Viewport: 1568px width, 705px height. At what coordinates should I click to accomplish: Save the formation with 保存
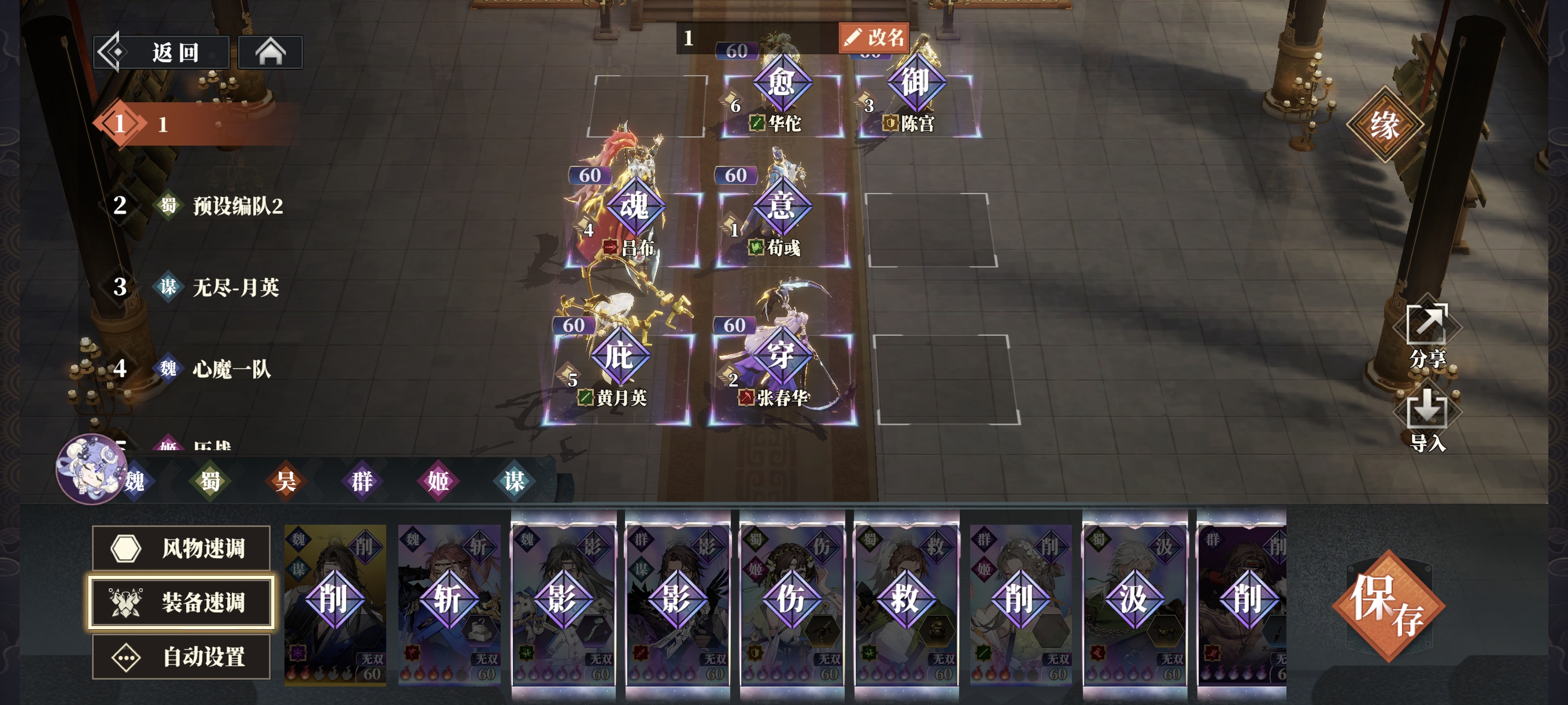[x=1388, y=606]
